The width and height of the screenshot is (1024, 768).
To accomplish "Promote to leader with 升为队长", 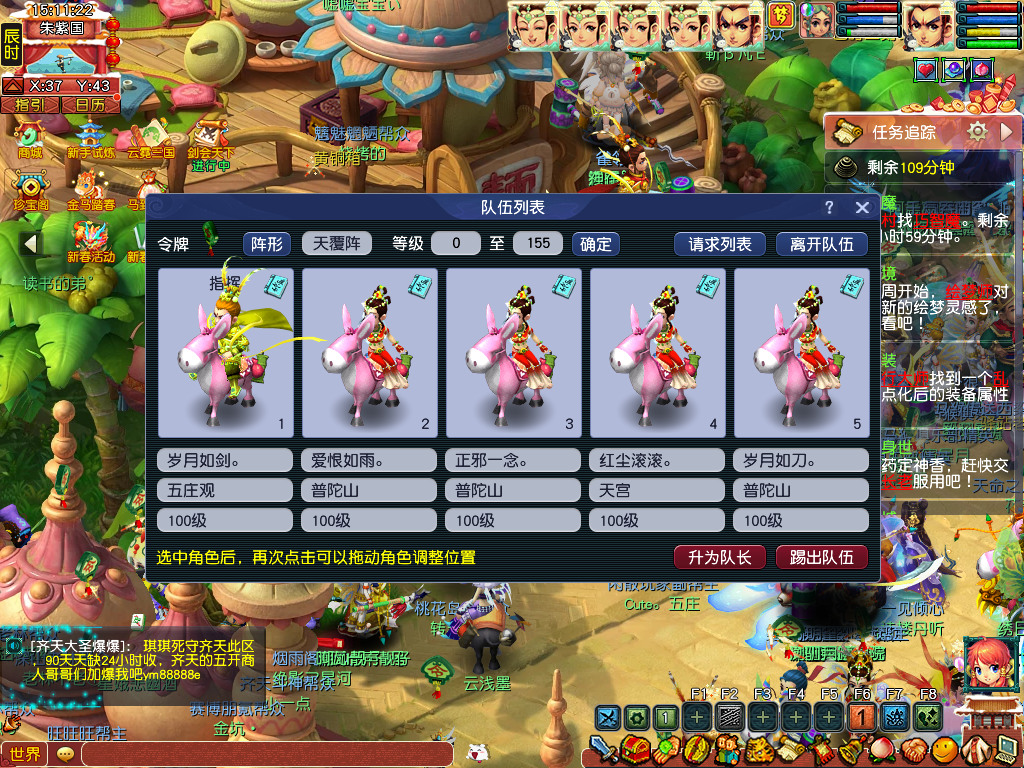I will (x=720, y=557).
